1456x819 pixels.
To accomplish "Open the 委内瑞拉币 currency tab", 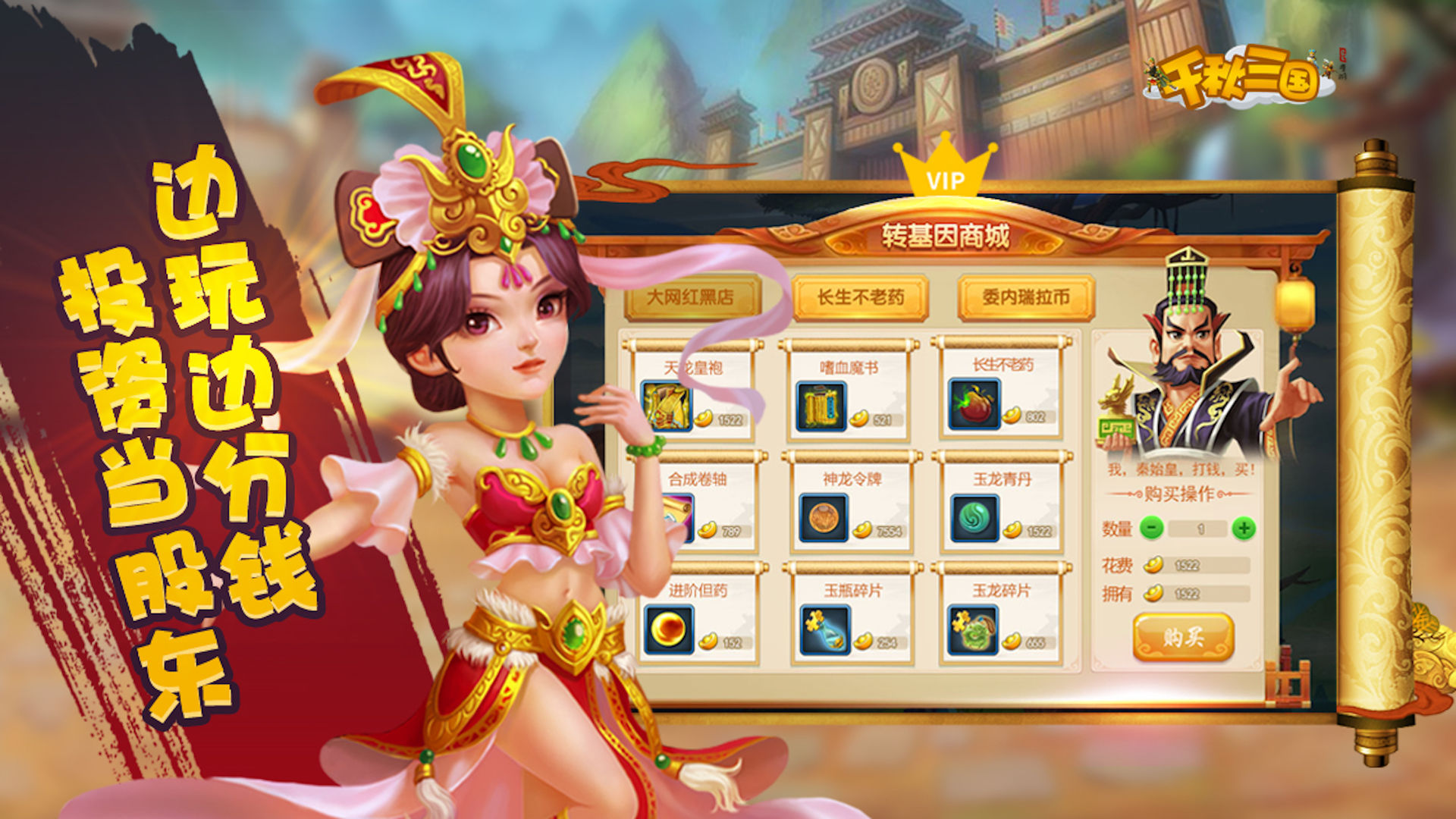I will coord(1028,294).
